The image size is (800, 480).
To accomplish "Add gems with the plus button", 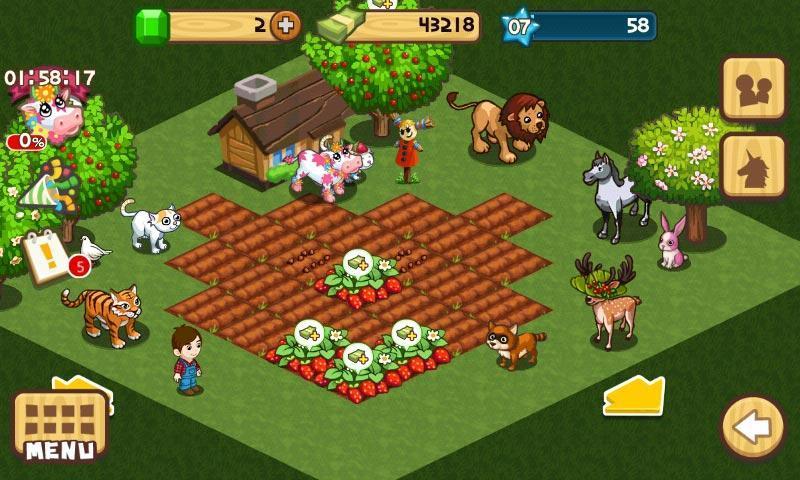I will click(286, 26).
